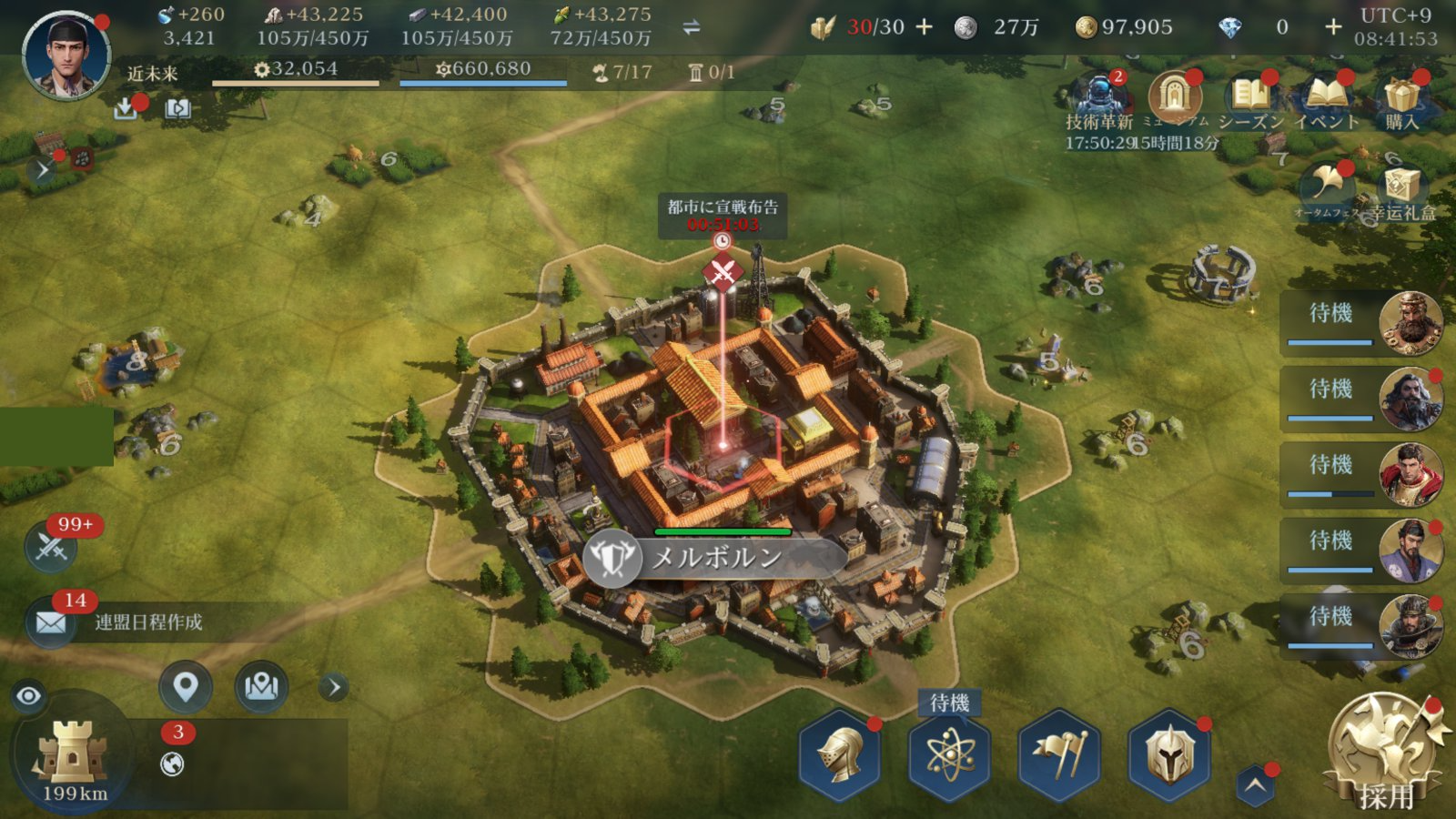Screen dimensions: 1456x819
Task: Open the flags alliance hexagon button
Action: point(1058,755)
